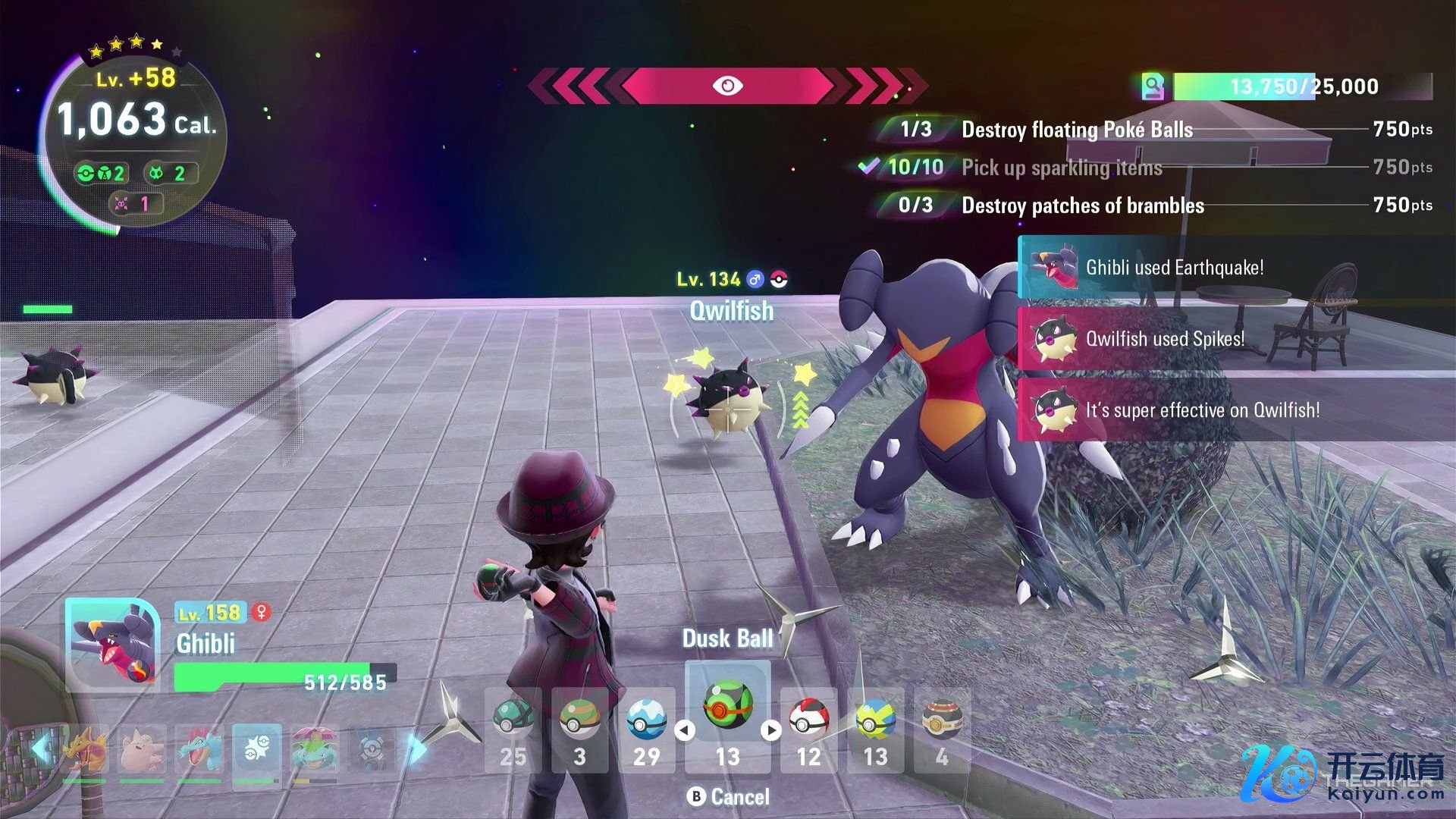
Task: Select the Destroy floating Poké Balls objective
Action: click(x=1077, y=130)
